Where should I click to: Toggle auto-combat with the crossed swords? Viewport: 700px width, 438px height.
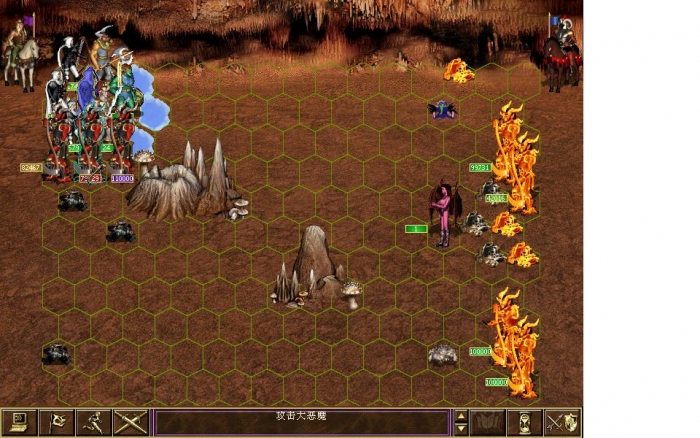tap(130, 422)
